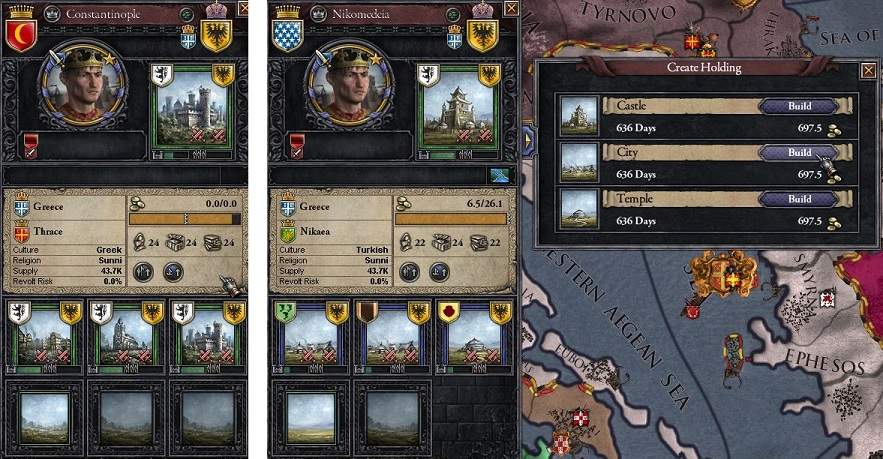Close the Nikomedeia province panel

(x=511, y=9)
